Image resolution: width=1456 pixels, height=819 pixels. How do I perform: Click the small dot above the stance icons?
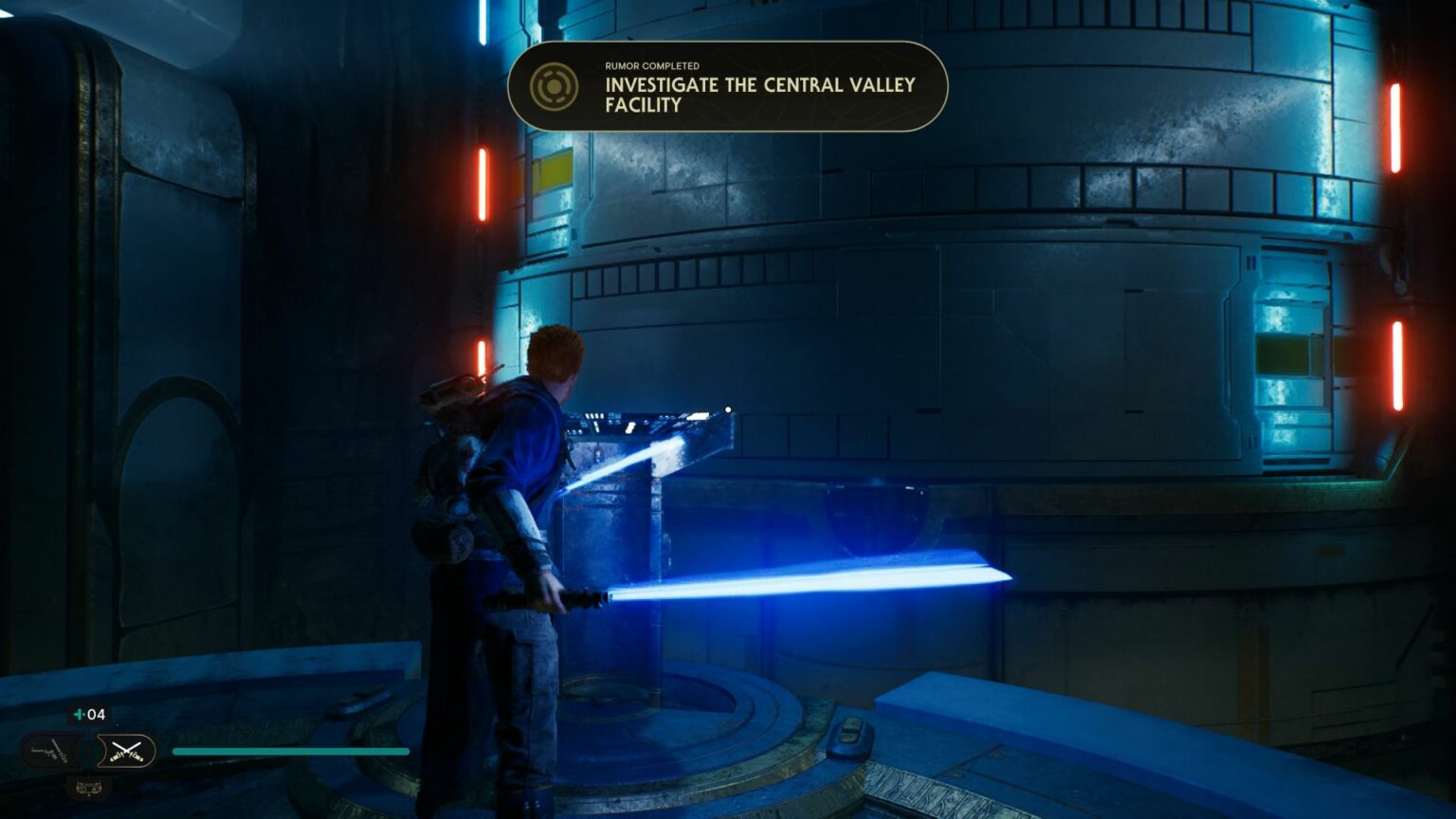point(118,724)
